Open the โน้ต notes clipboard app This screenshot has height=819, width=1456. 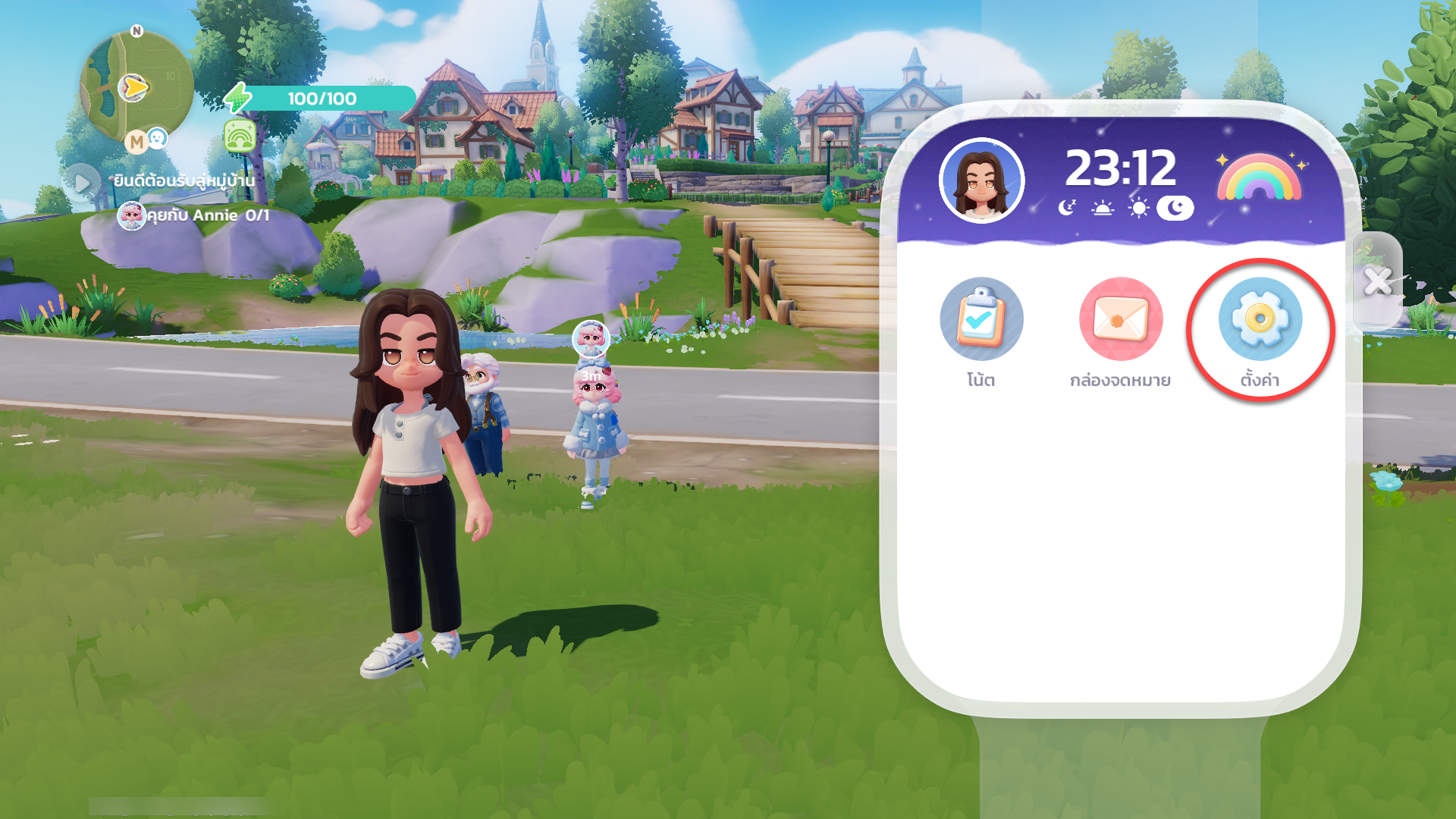[x=981, y=319]
